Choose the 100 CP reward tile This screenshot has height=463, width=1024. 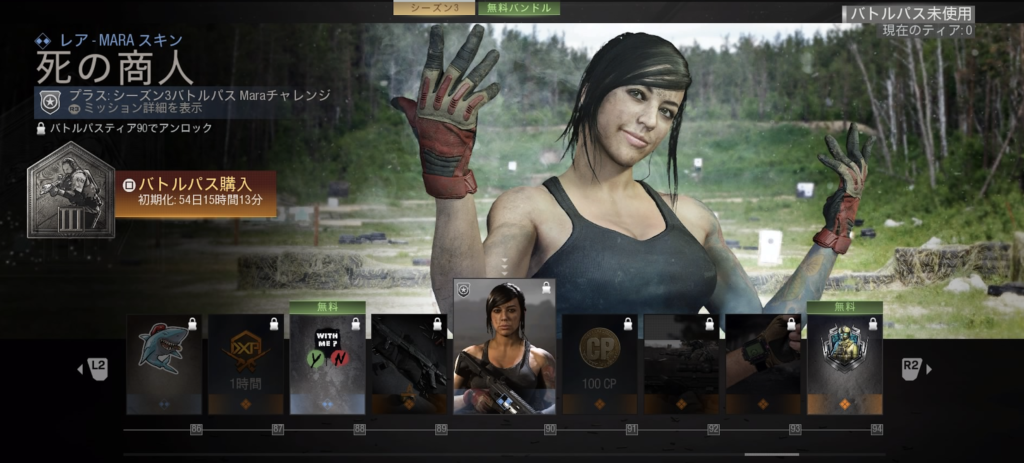pos(599,364)
